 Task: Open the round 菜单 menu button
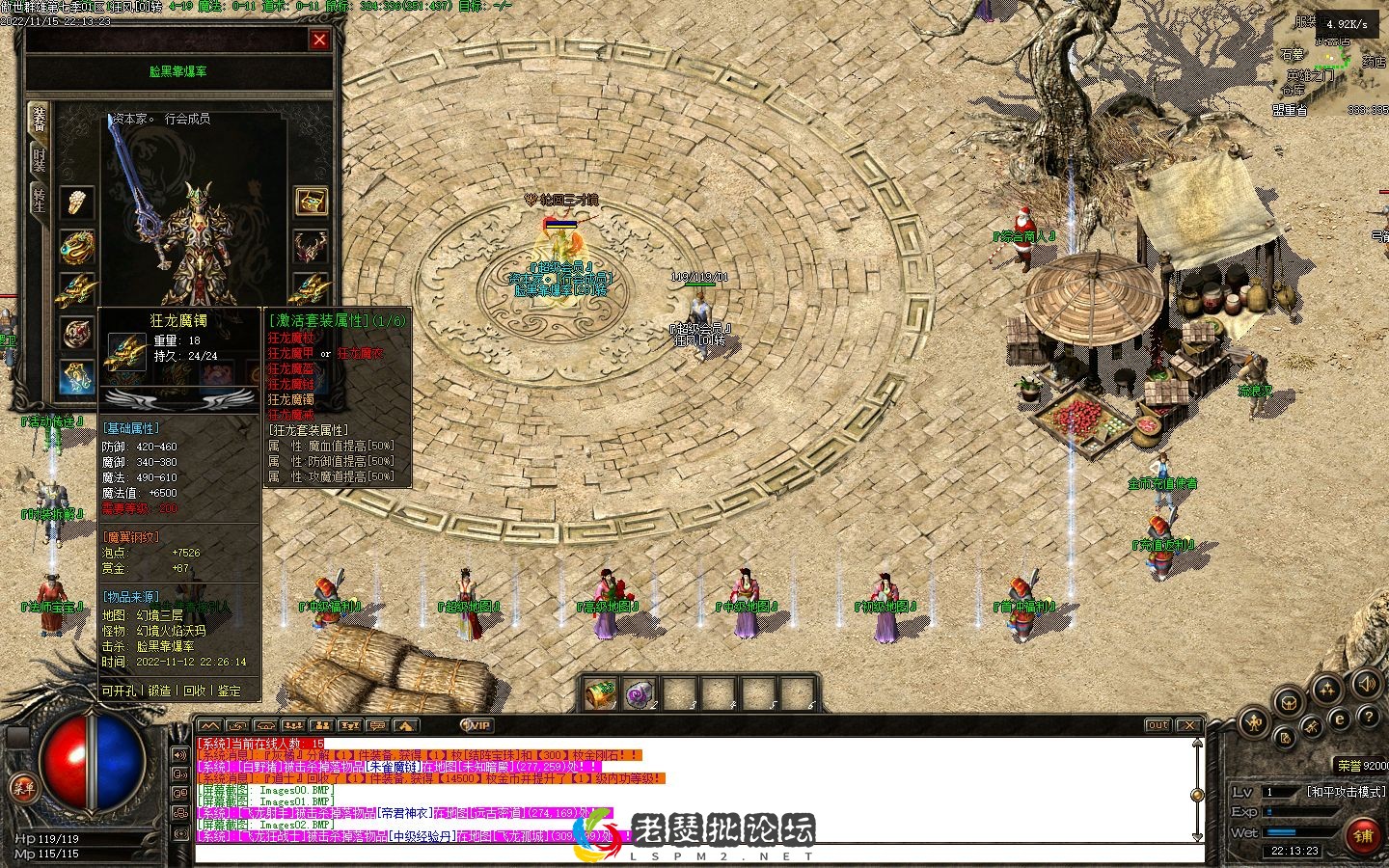24,788
